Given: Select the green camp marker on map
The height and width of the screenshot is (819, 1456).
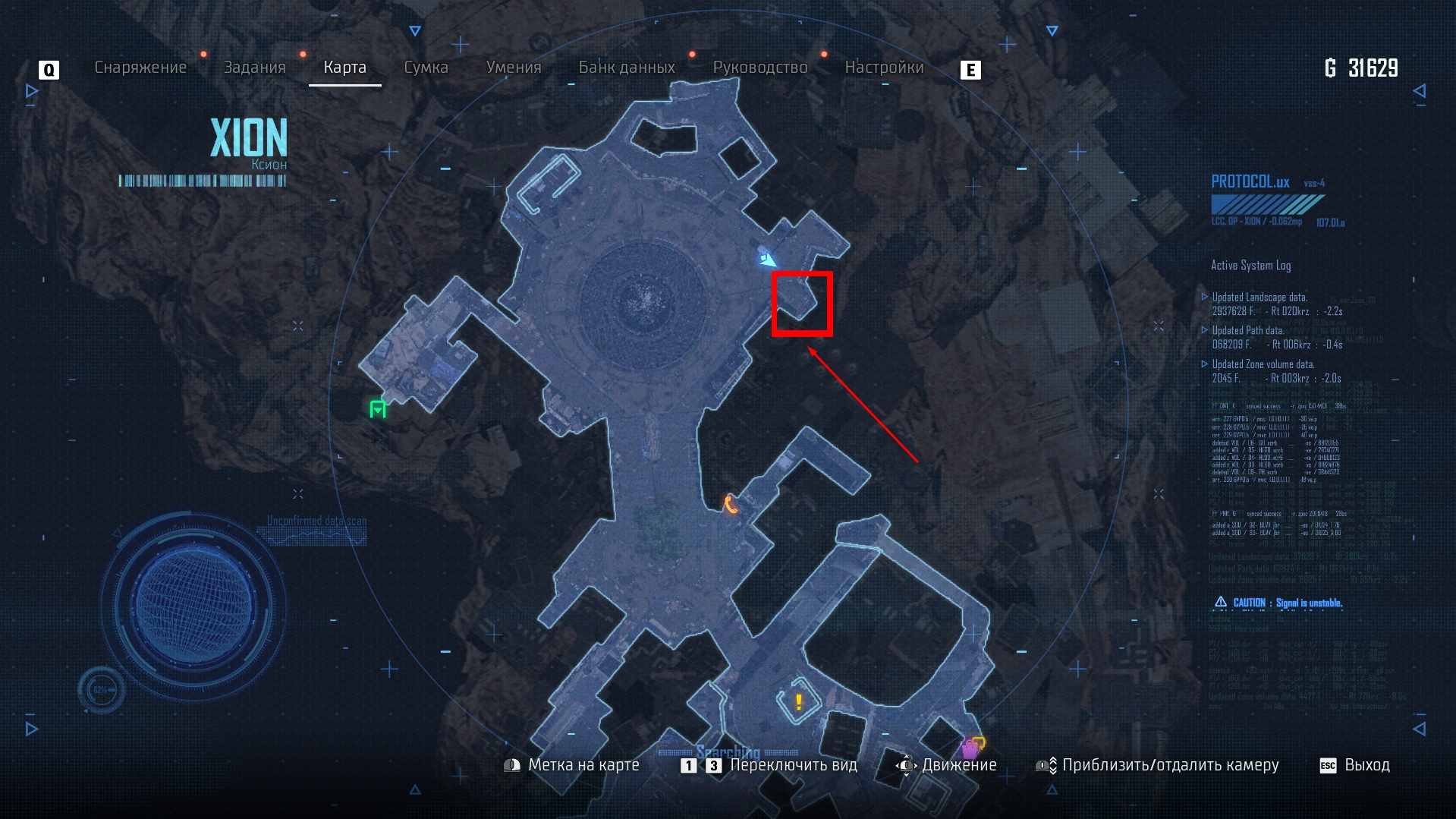Looking at the screenshot, I should coord(378,409).
